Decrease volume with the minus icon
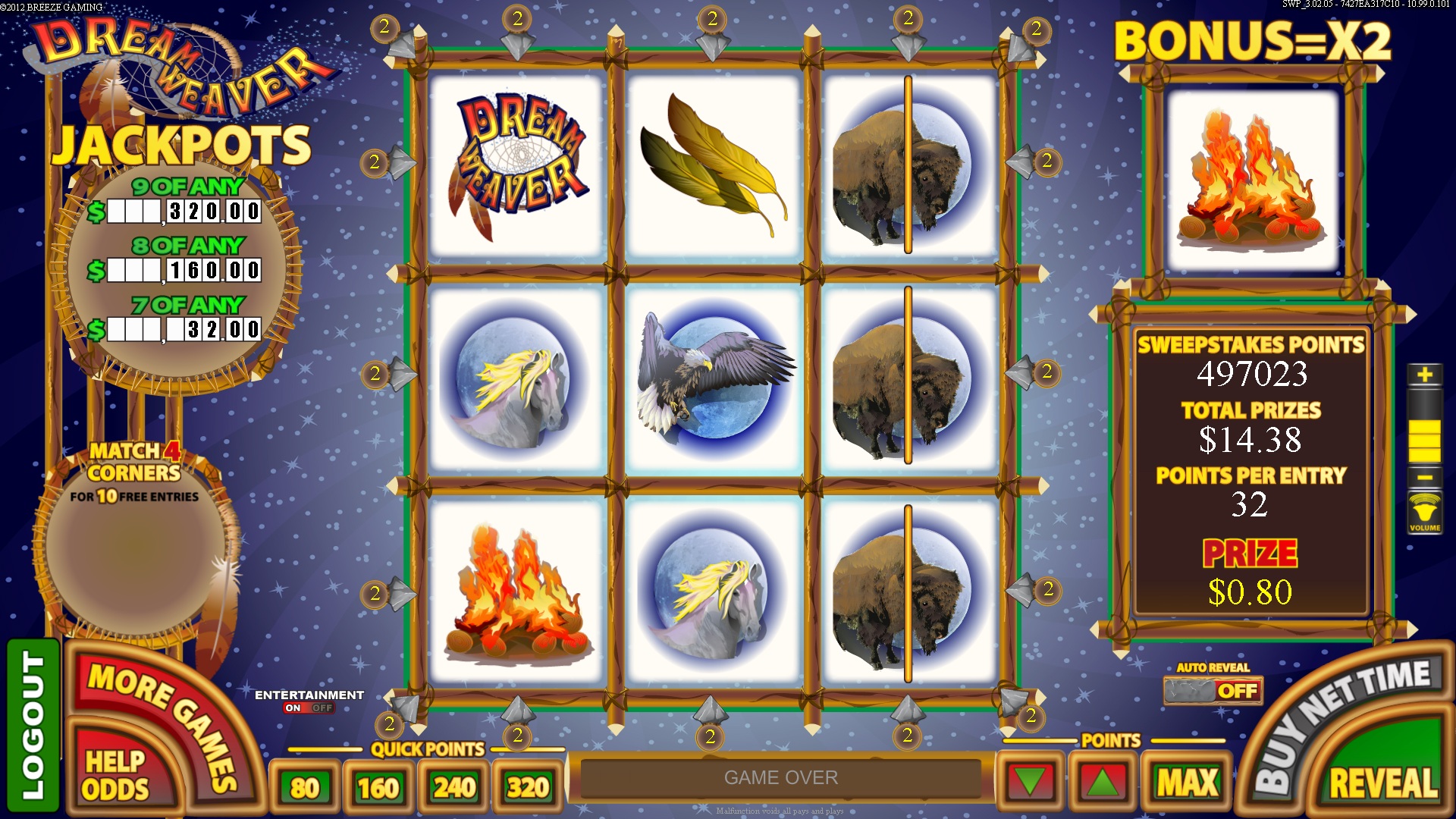 click(1426, 475)
